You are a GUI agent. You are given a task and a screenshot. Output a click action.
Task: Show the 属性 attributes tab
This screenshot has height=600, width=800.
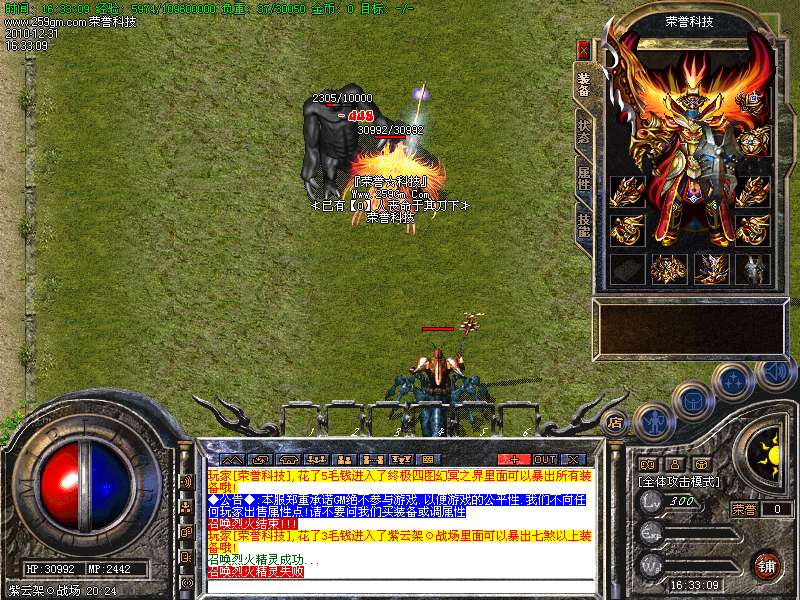tap(583, 180)
